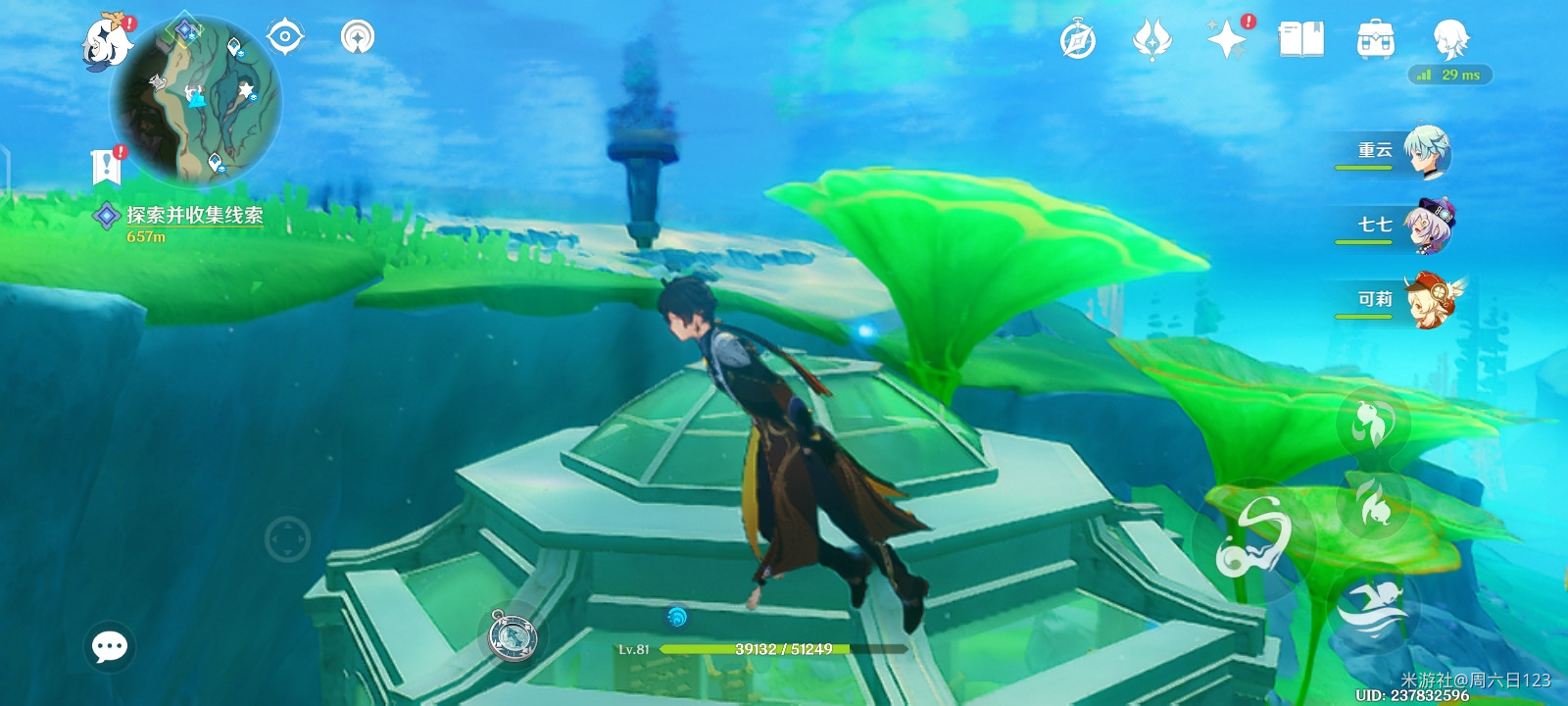Use the compass gadget button beside the health bar

click(x=513, y=635)
